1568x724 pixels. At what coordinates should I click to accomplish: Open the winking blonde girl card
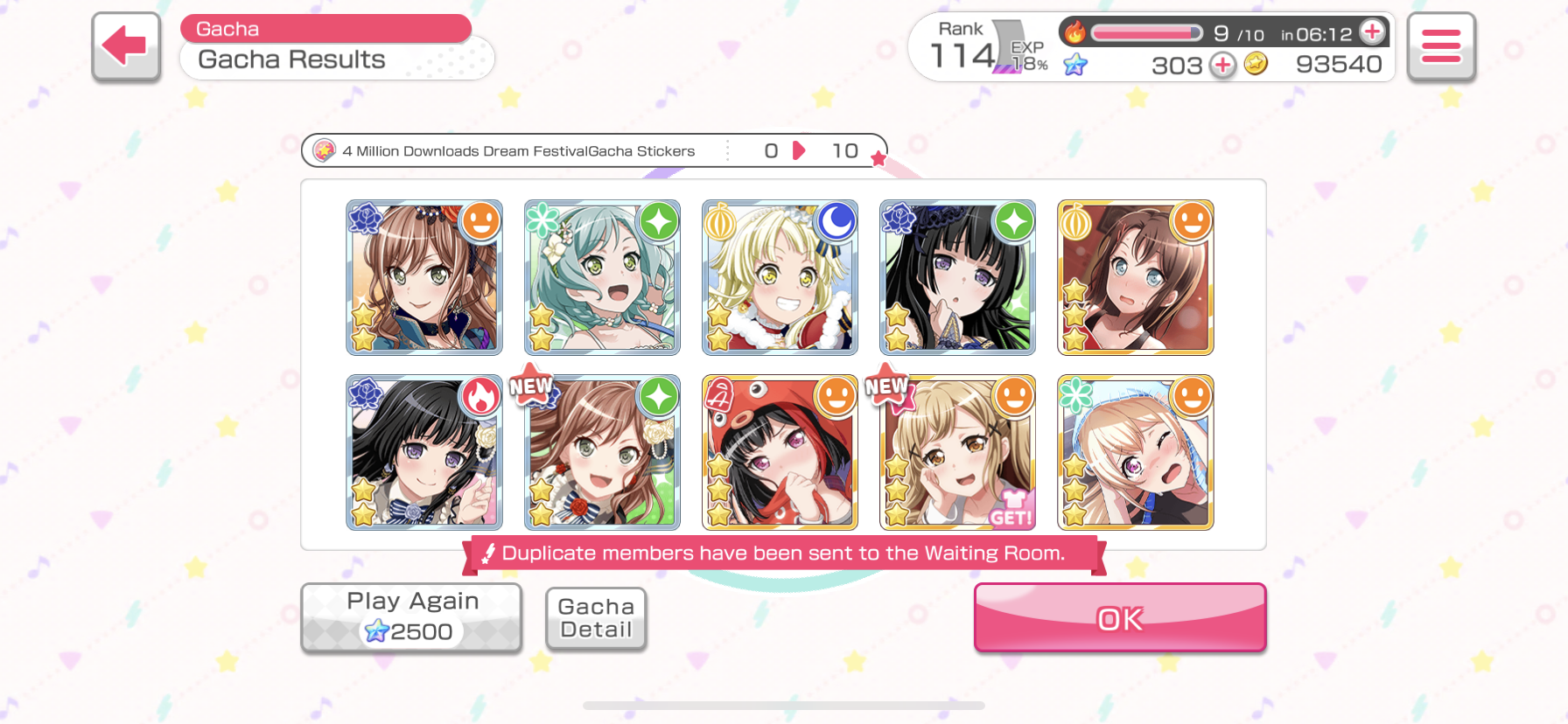pos(1135,453)
